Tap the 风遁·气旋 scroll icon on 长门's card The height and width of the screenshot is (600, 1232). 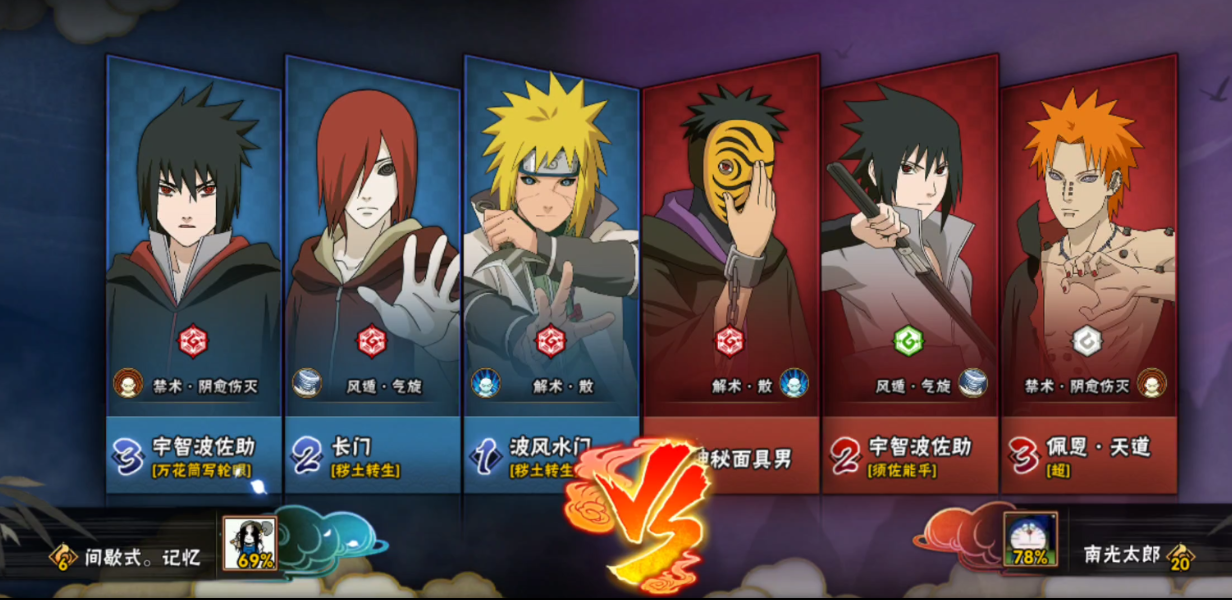click(x=306, y=383)
